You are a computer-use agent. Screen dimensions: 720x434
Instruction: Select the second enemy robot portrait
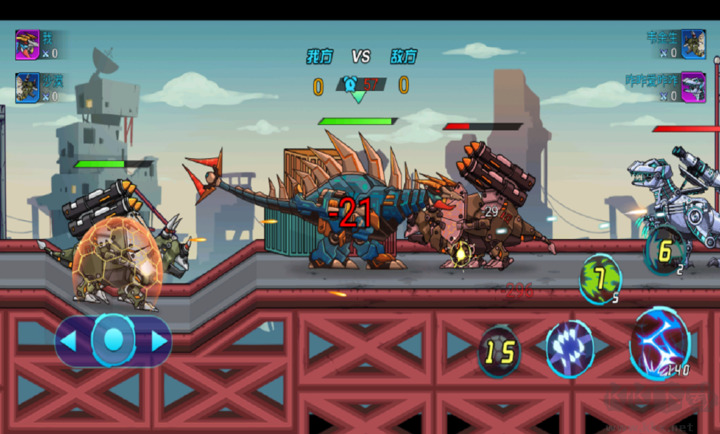click(x=693, y=87)
